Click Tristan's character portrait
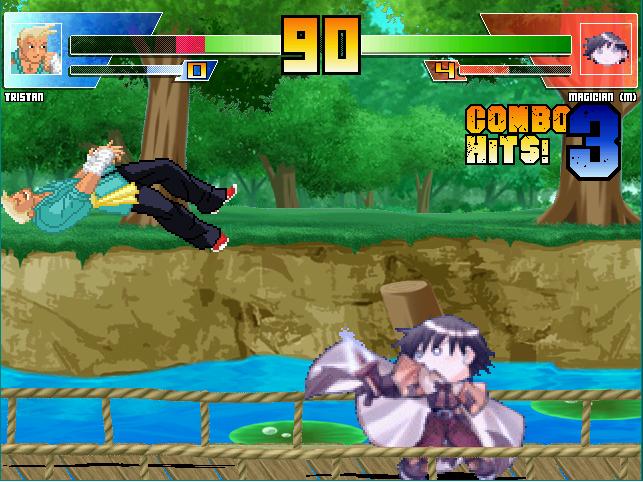Screen dimensions: 643x482 point(35,49)
